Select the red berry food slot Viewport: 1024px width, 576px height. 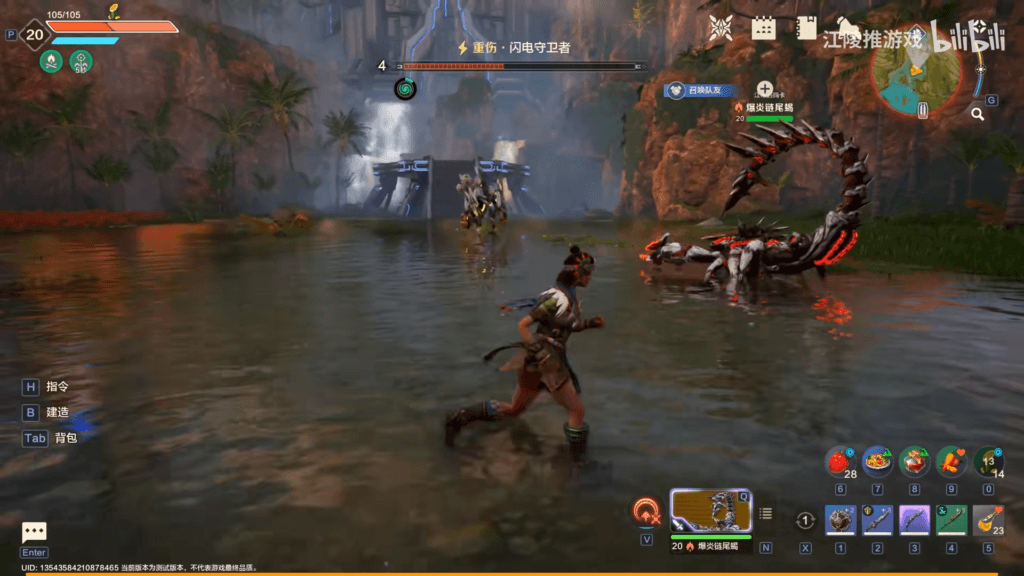coord(840,461)
